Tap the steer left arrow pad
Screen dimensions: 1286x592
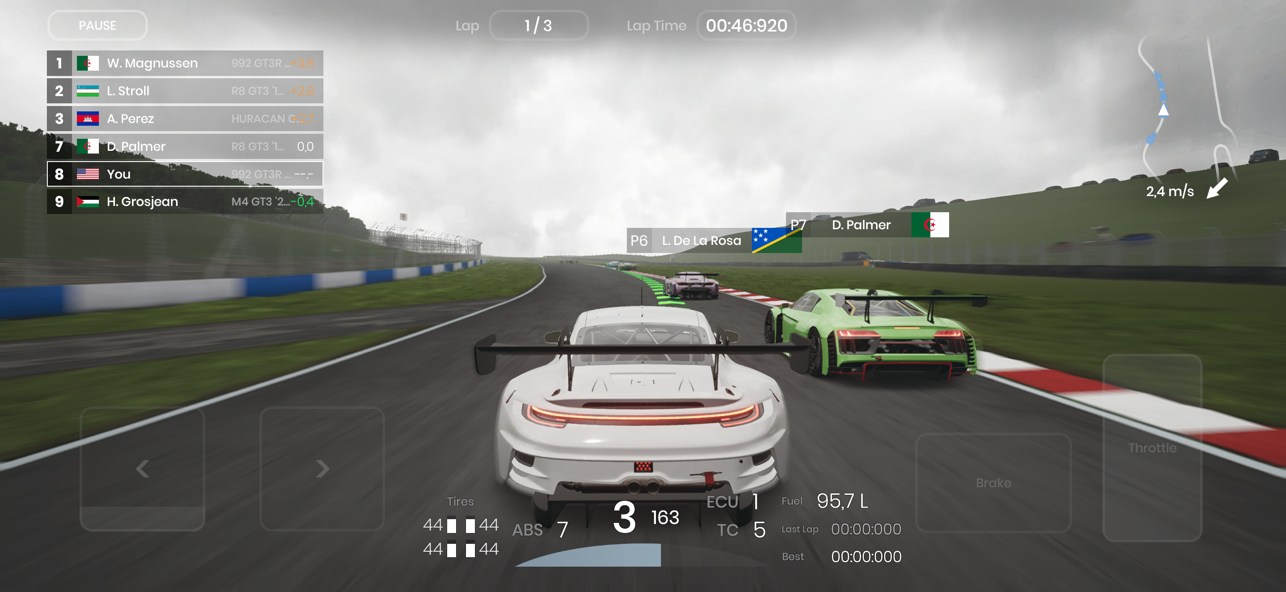coord(142,468)
